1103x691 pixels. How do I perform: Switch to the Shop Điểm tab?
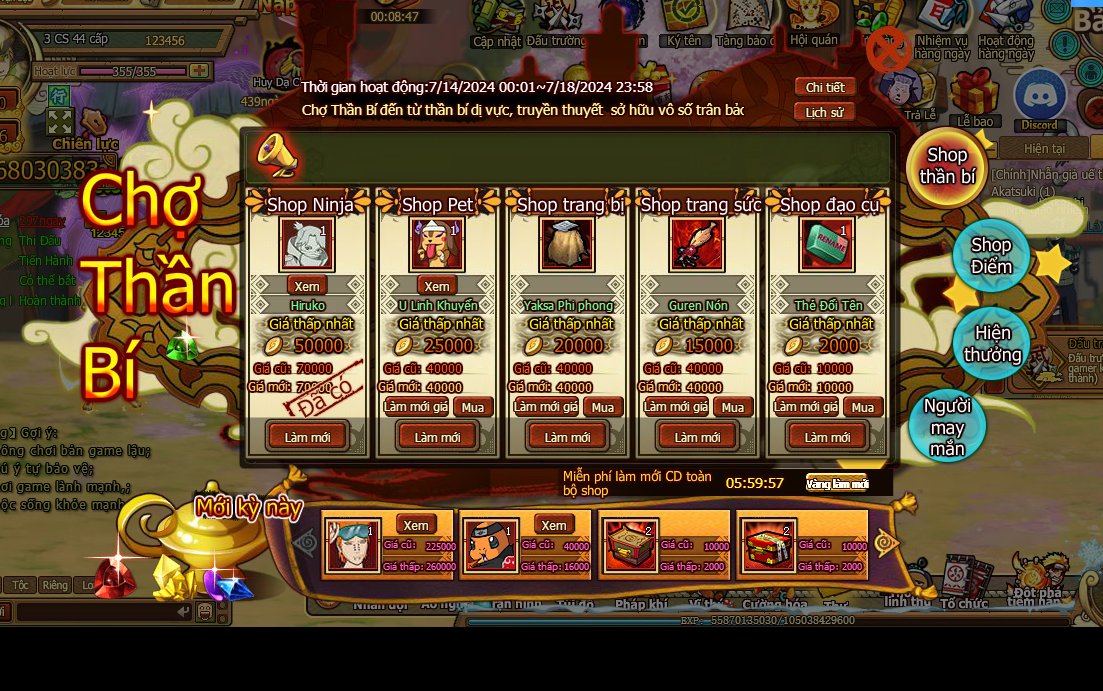990,256
